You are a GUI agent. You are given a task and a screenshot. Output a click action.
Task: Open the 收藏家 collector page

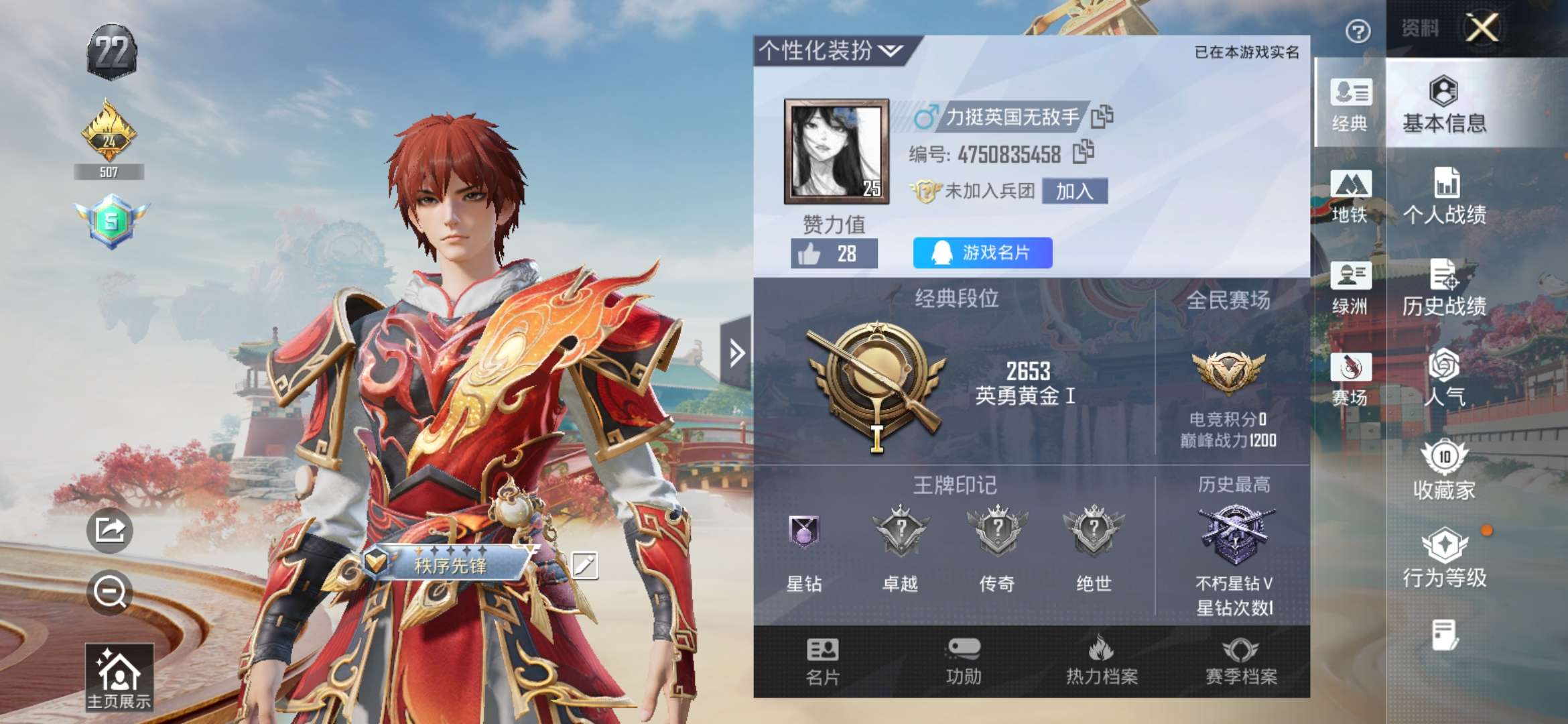click(x=1445, y=470)
